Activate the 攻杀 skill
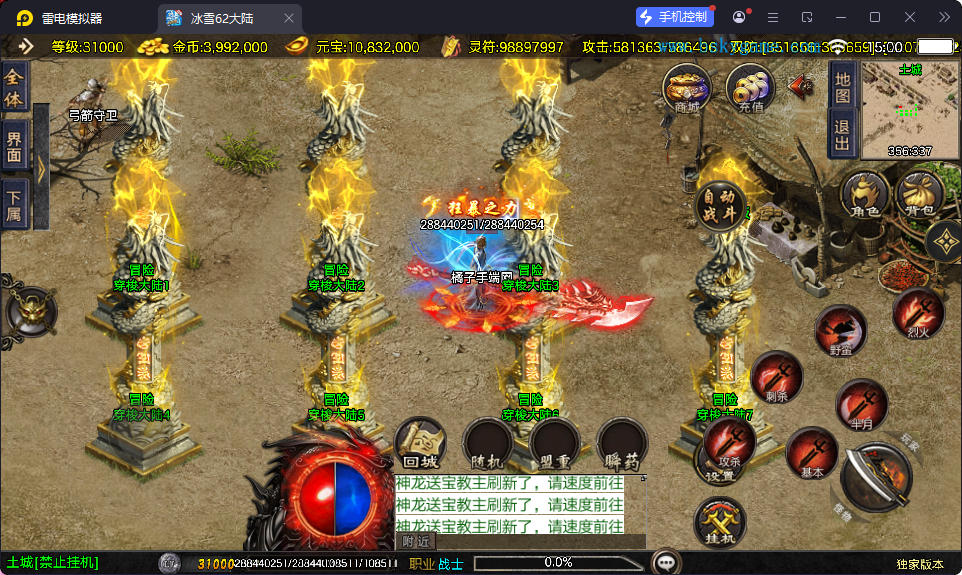The image size is (962, 575). coord(729,442)
